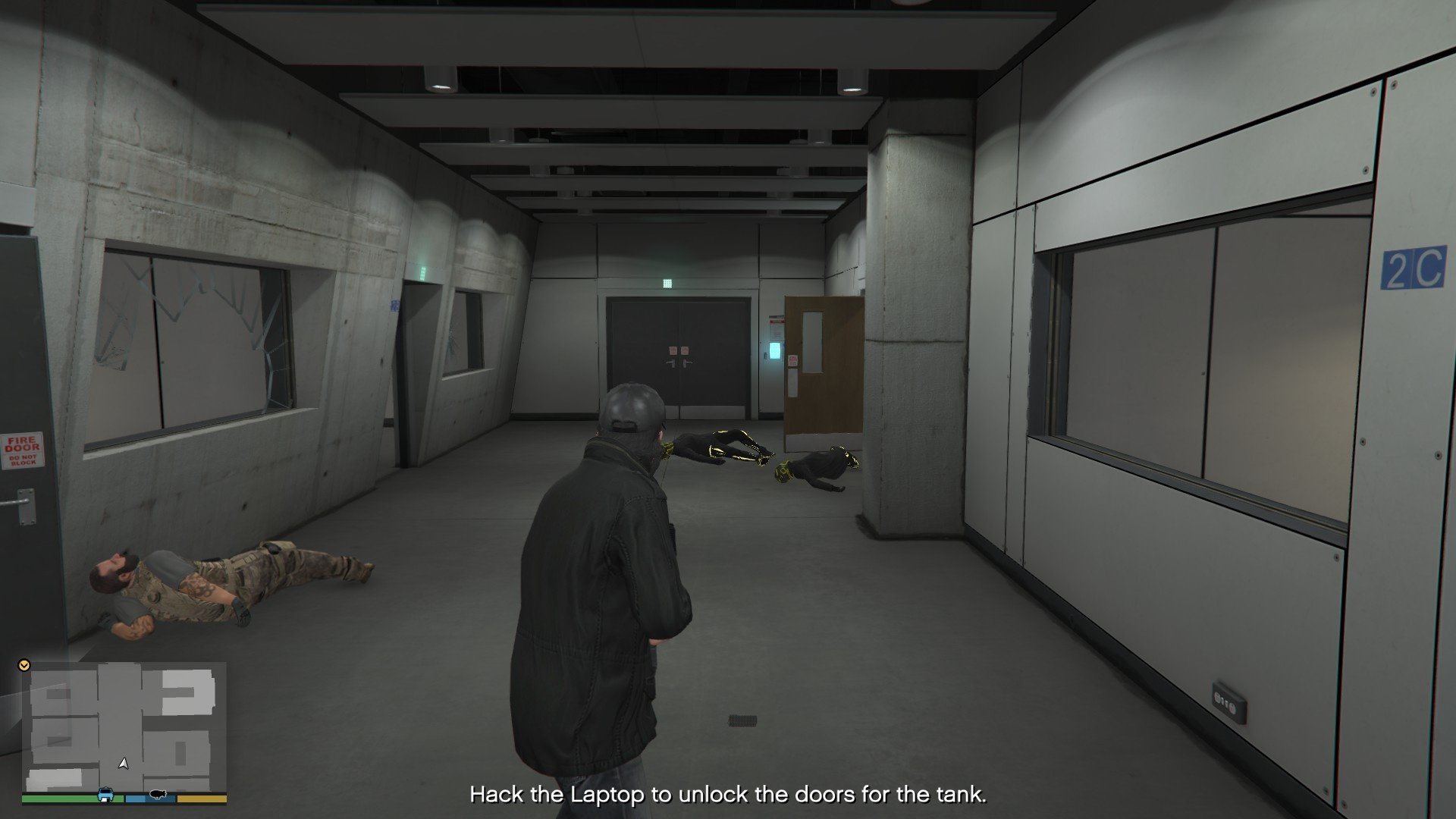The width and height of the screenshot is (1456, 819).
Task: Click the blue car blip on minimap
Action: 105,795
